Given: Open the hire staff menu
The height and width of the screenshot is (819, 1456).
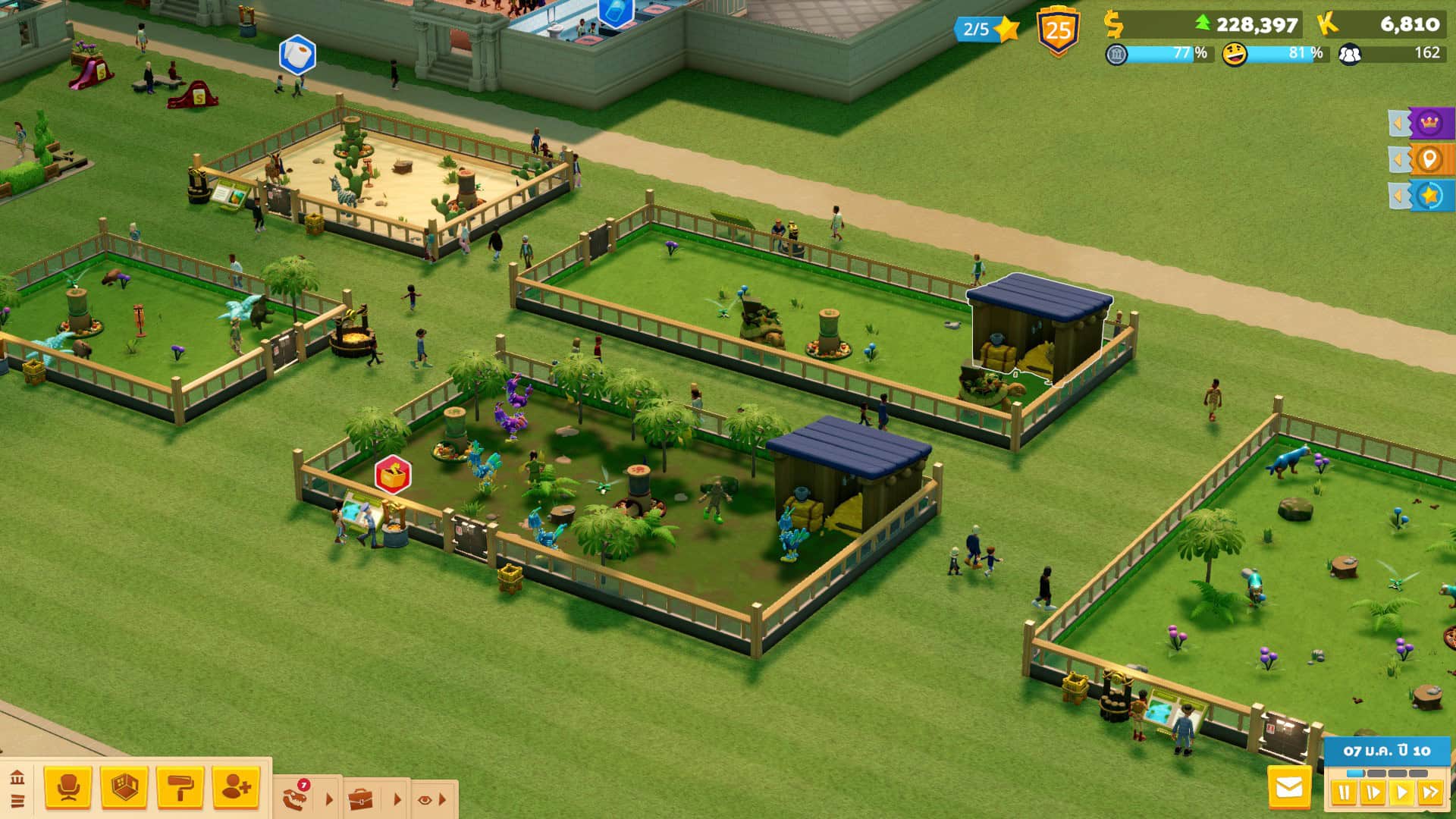Looking at the screenshot, I should point(237,788).
